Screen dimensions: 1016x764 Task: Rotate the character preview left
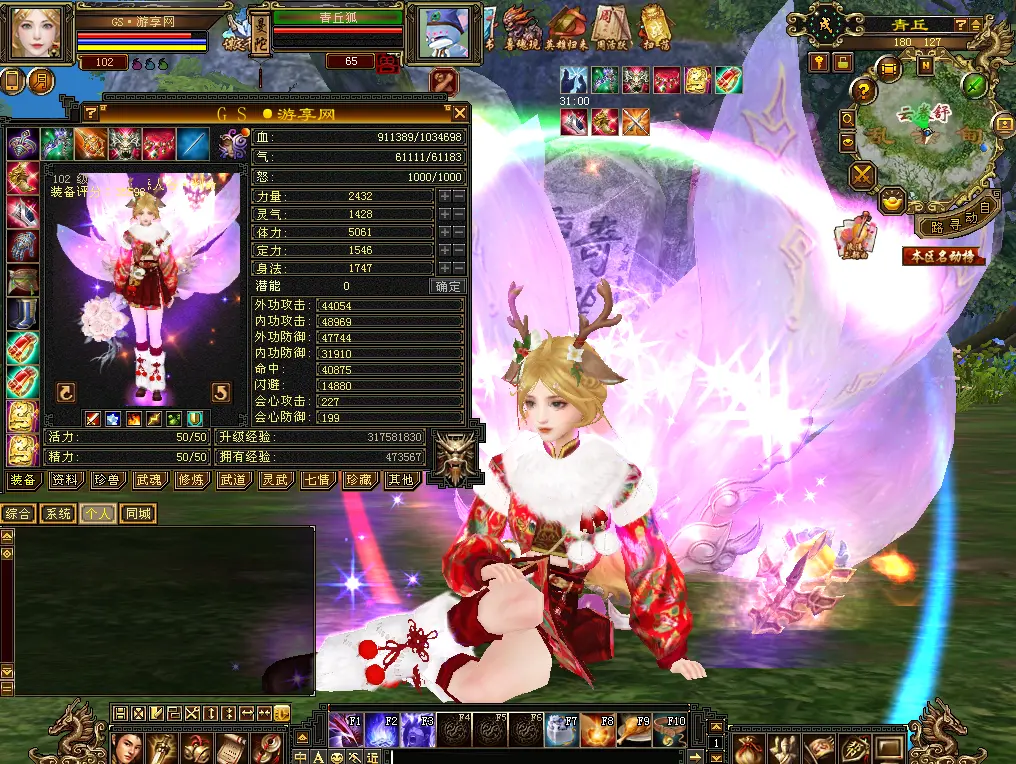pyautogui.click(x=67, y=392)
